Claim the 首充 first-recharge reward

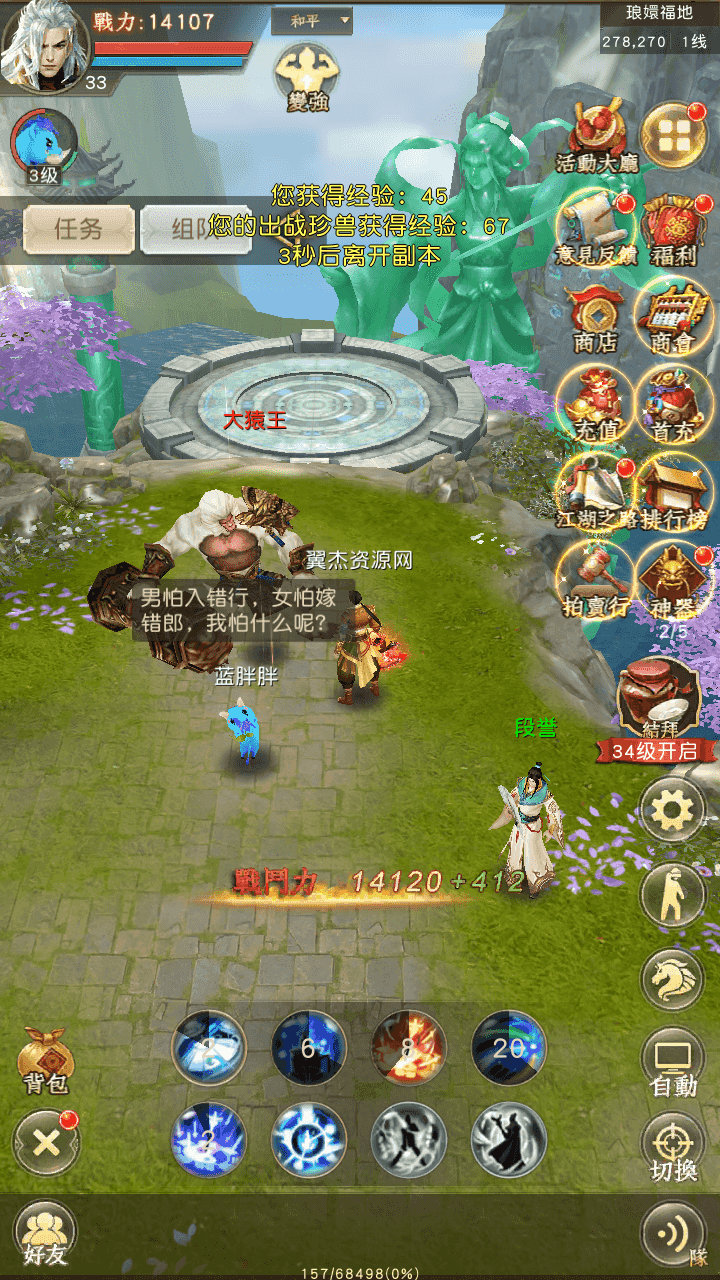coord(673,406)
